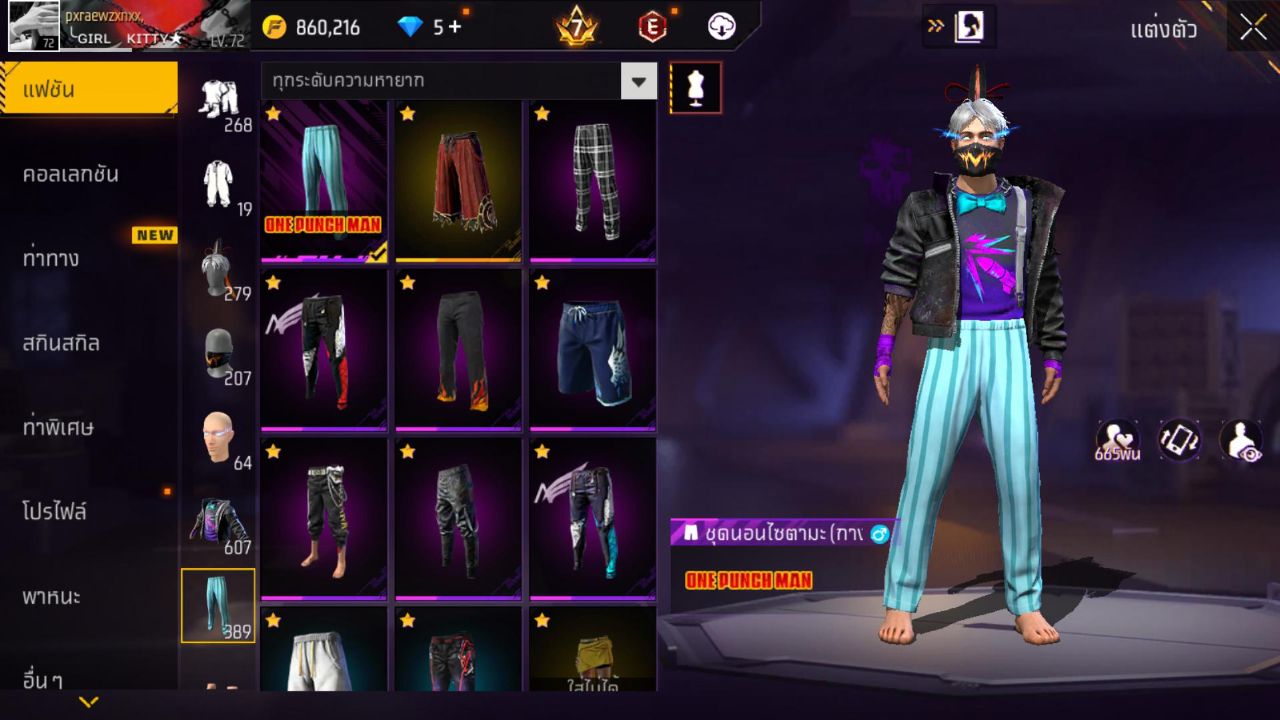Open the rarity filter dropdown
1280x720 pixels.
pyautogui.click(x=638, y=81)
